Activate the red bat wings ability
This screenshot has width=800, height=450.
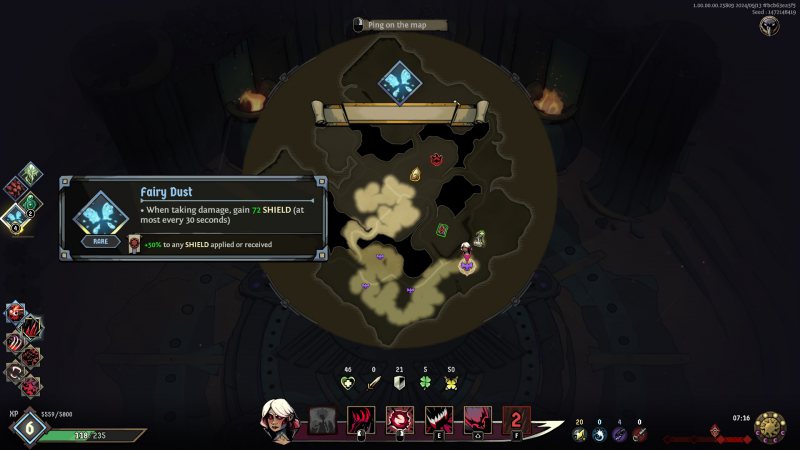(476, 421)
